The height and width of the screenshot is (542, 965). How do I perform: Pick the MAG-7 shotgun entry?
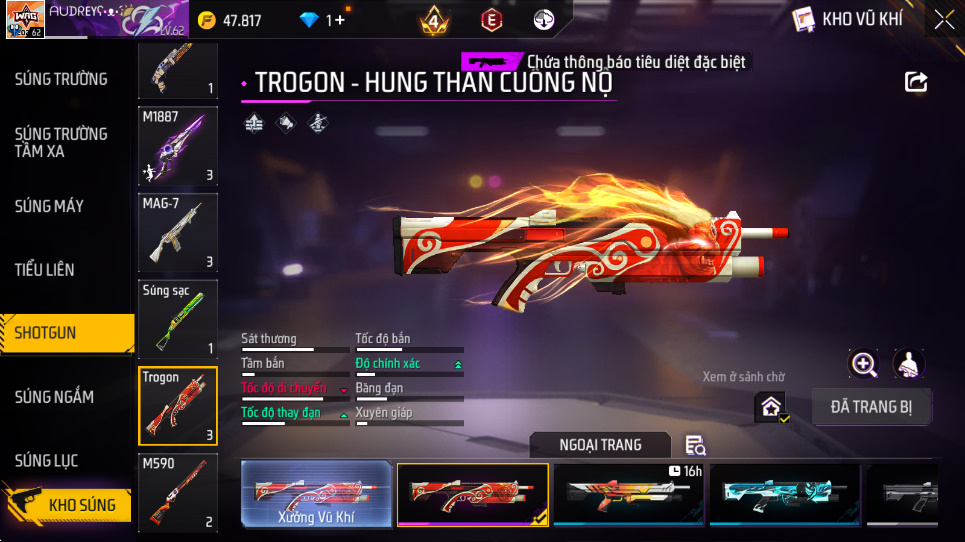coord(177,232)
